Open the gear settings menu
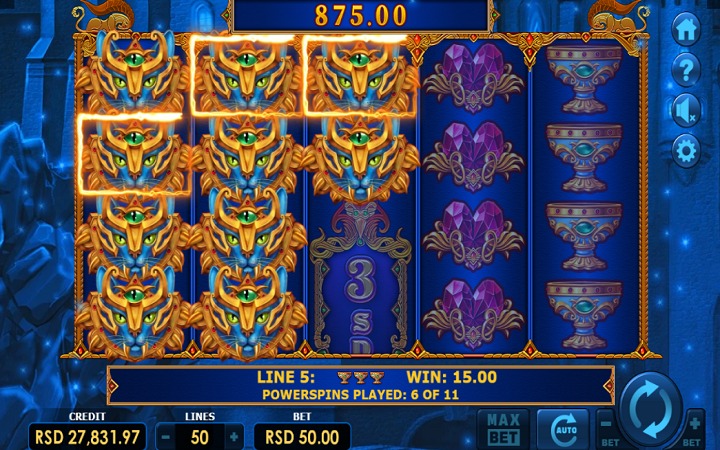Image resolution: width=720 pixels, height=450 pixels. click(x=685, y=151)
